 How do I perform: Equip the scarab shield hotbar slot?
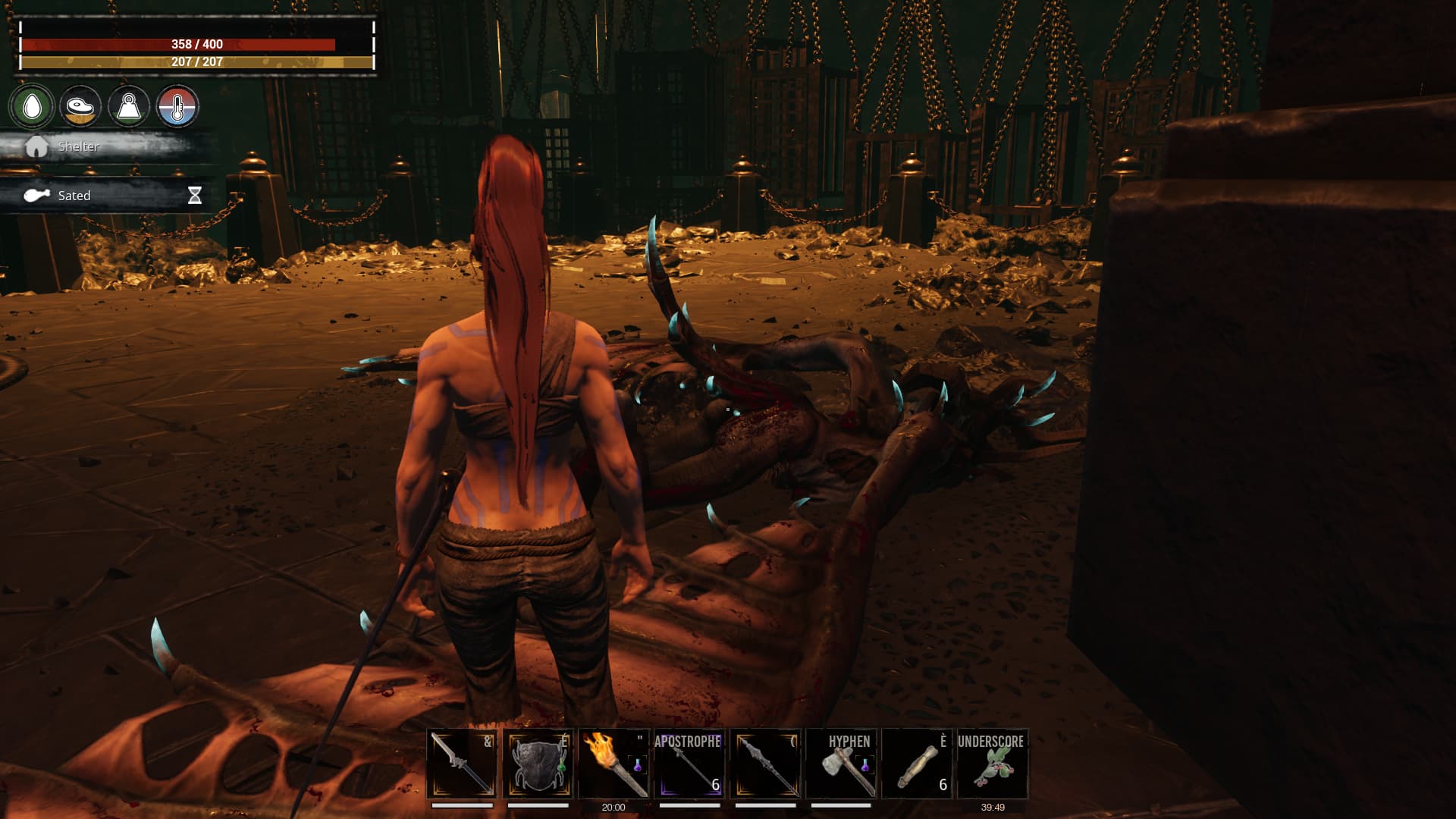click(x=538, y=764)
